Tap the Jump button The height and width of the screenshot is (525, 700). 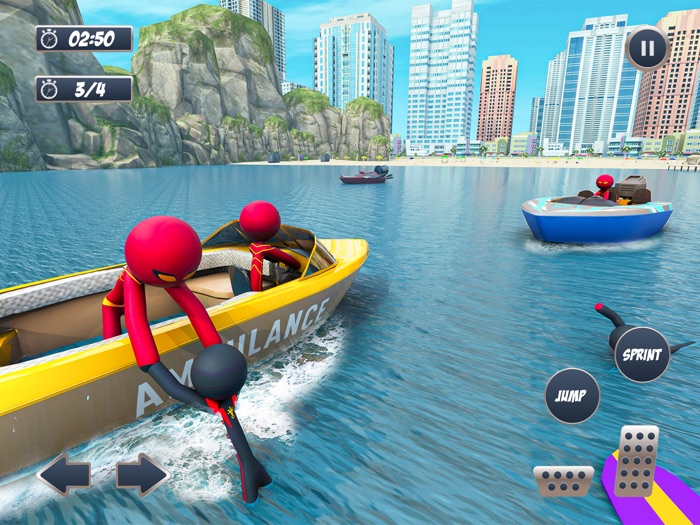[x=572, y=395]
